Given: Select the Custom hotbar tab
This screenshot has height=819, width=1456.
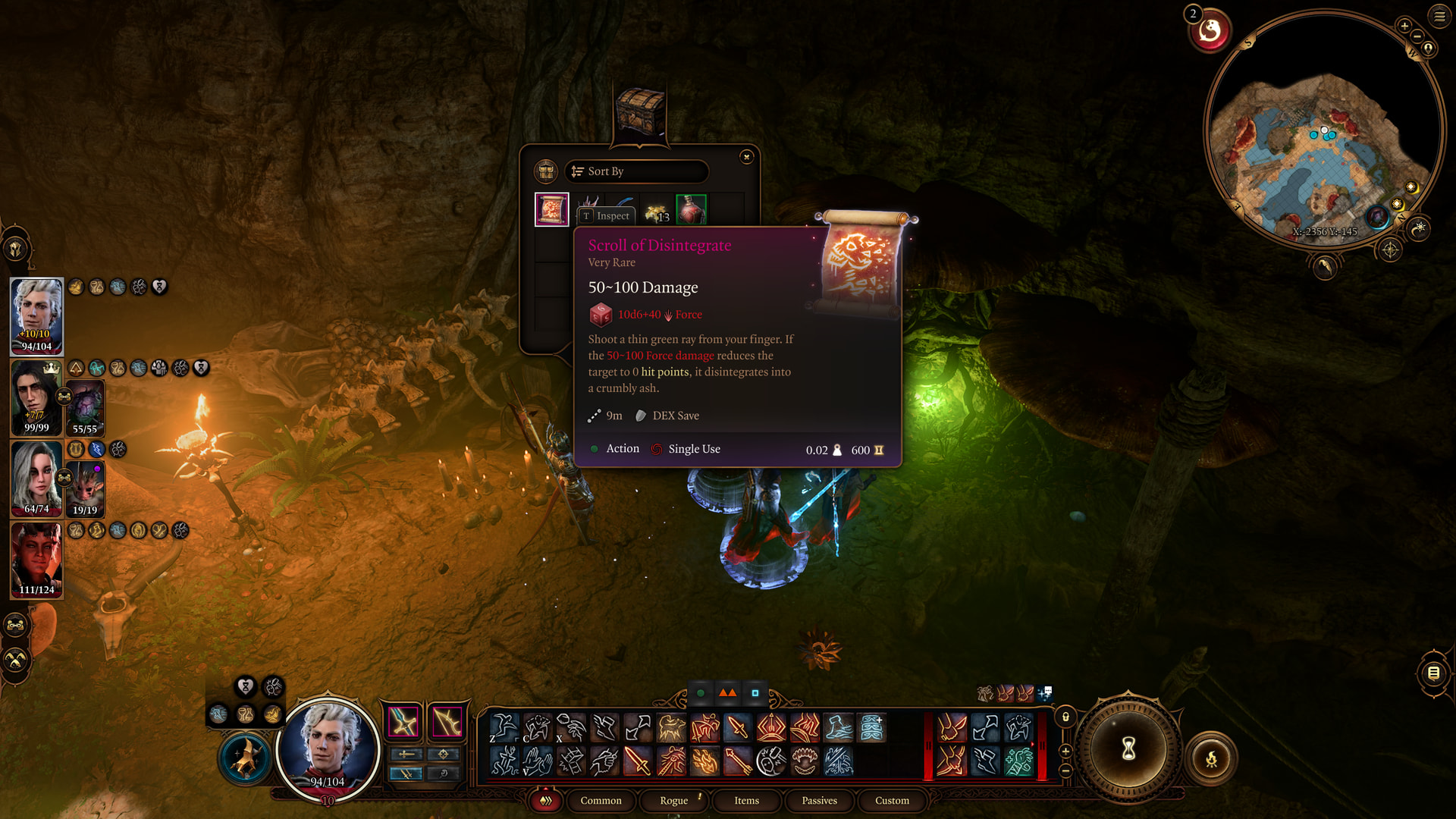Looking at the screenshot, I should [892, 801].
